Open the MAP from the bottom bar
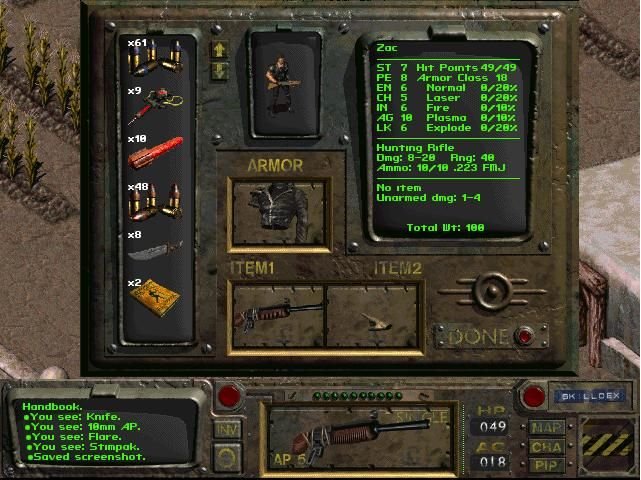Image resolution: width=641 pixels, height=480 pixels. click(x=546, y=427)
